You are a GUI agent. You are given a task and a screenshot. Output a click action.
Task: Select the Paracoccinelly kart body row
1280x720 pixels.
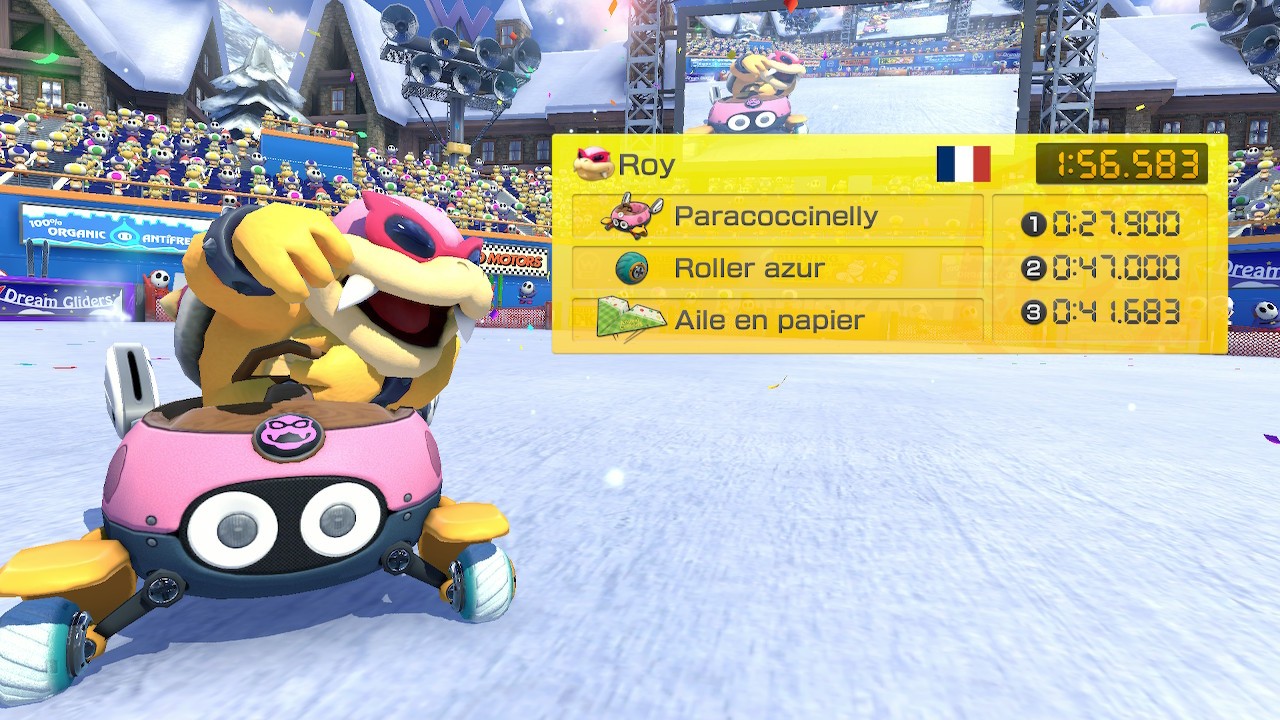pos(777,217)
